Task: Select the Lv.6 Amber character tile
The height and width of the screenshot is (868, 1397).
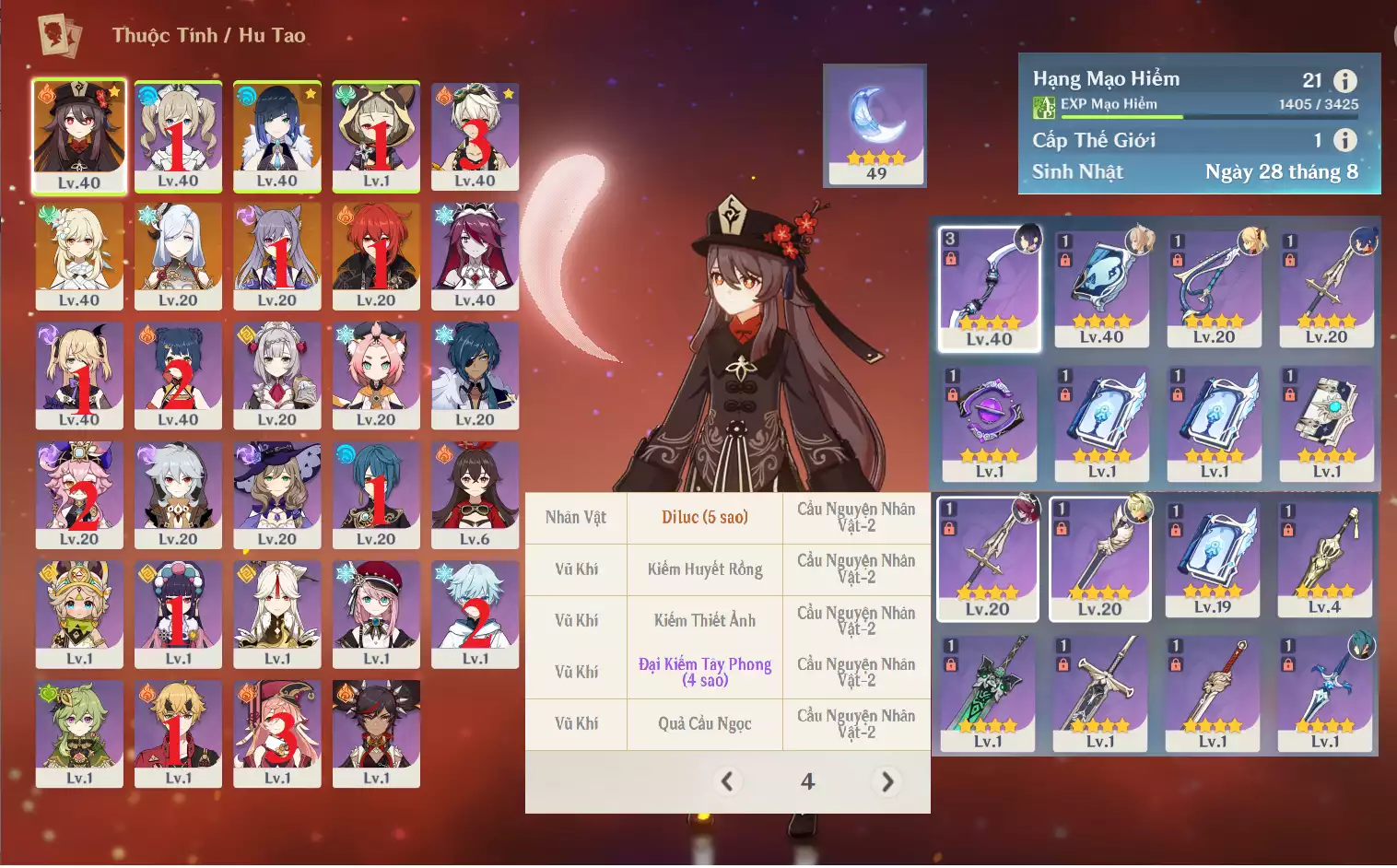Action: (x=475, y=495)
